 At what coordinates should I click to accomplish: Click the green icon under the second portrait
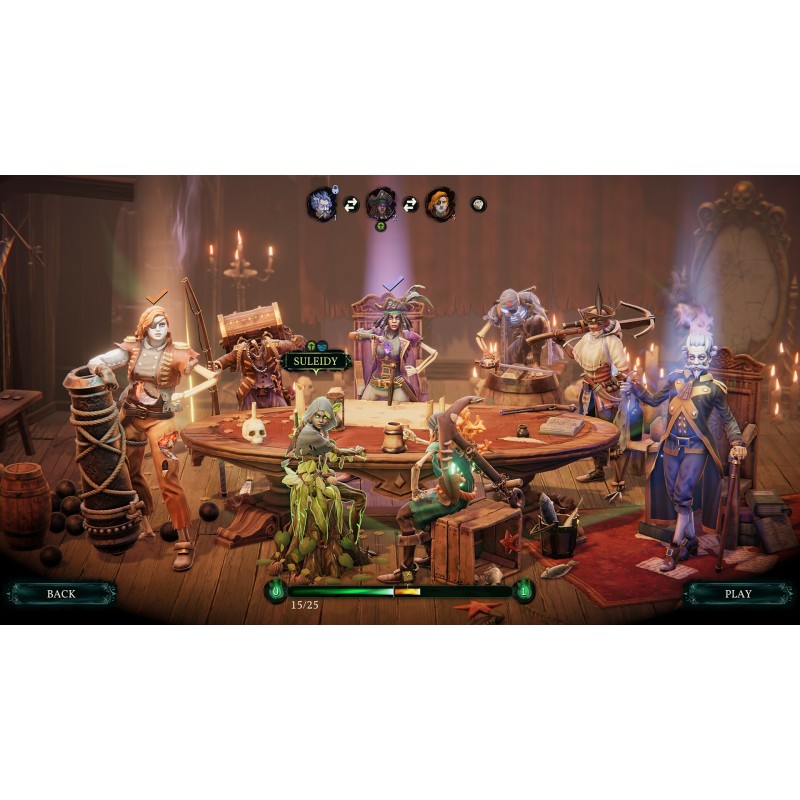(x=380, y=226)
